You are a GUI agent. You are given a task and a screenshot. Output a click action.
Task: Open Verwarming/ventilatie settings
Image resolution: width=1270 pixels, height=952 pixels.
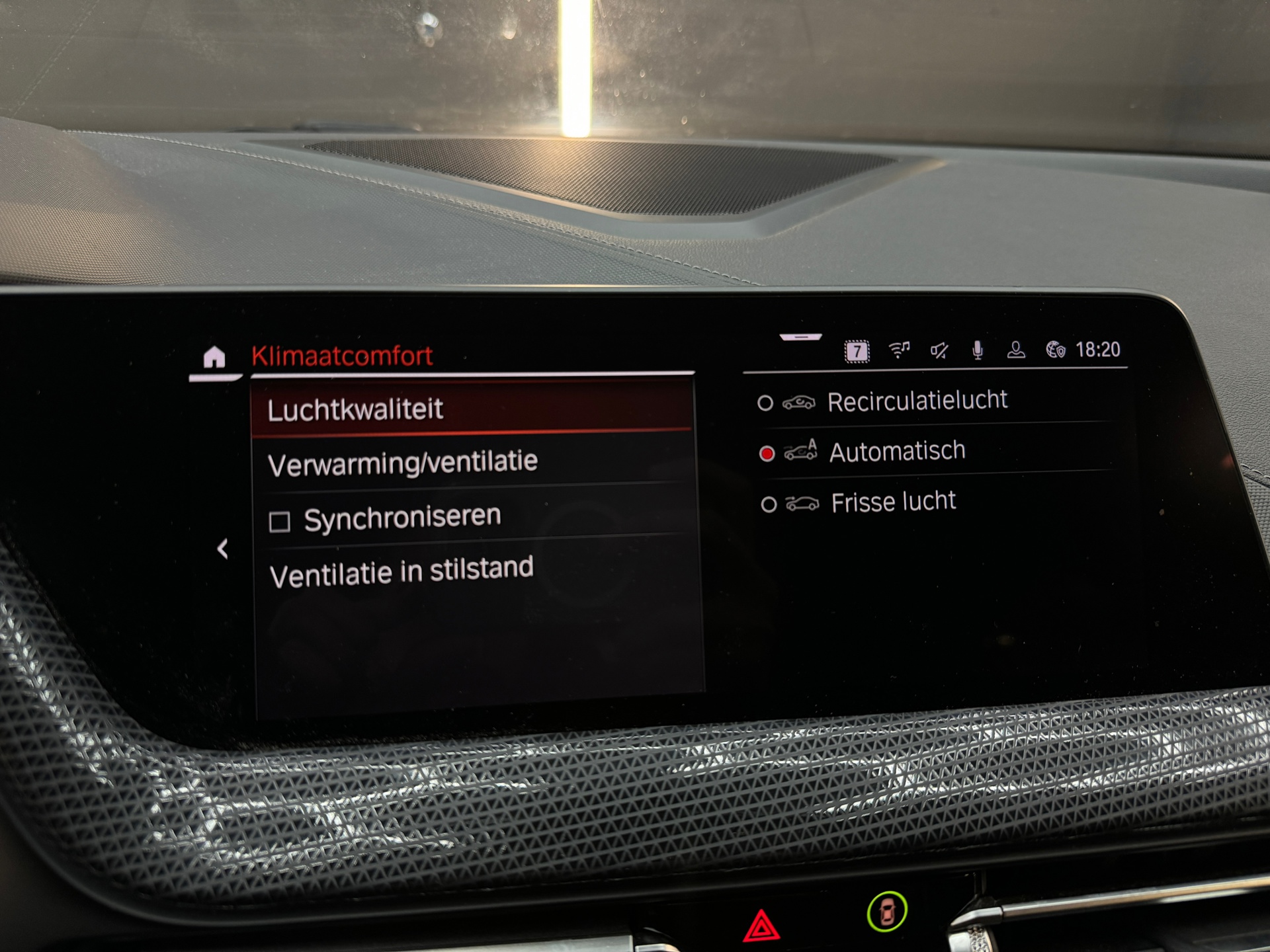[471, 463]
